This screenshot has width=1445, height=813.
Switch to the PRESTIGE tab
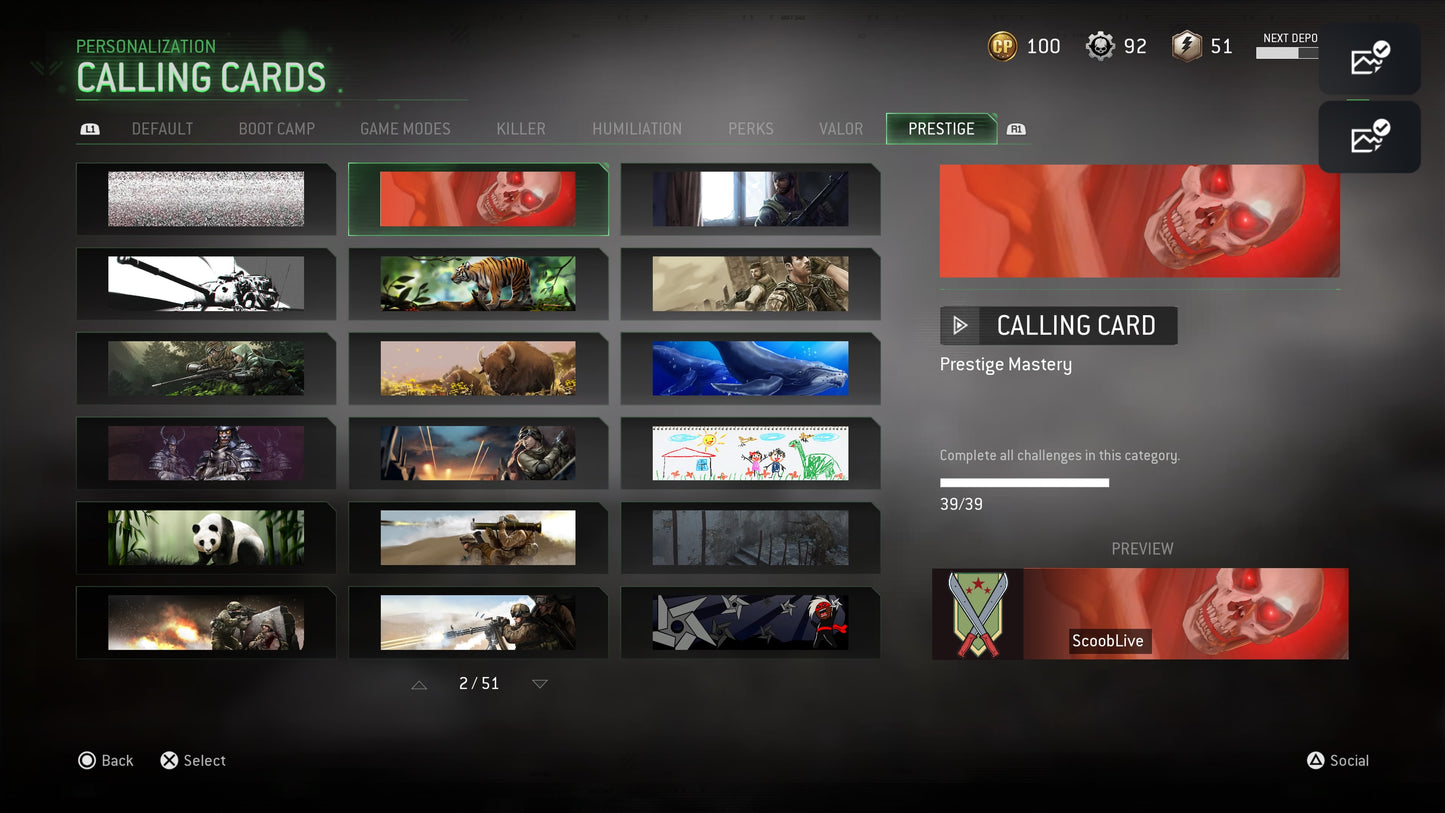pyautogui.click(x=940, y=128)
